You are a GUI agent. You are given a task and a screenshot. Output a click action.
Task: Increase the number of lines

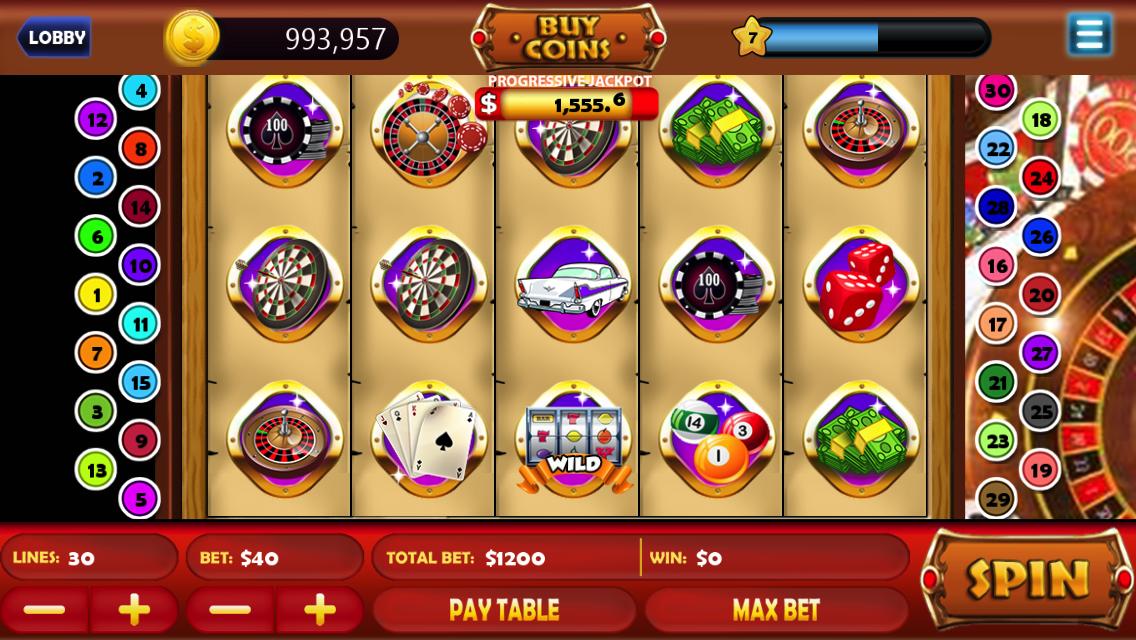pos(134,609)
